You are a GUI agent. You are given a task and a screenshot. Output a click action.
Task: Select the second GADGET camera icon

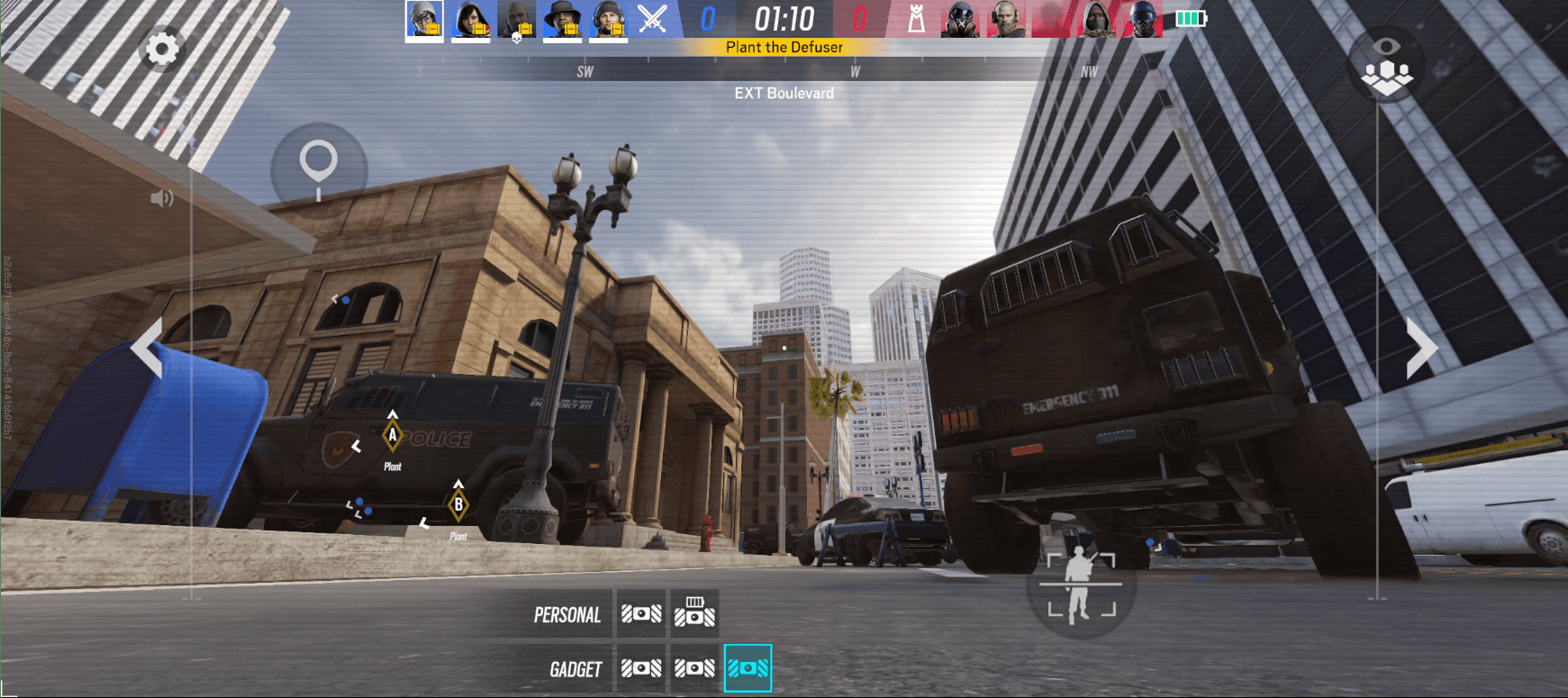pos(694,666)
